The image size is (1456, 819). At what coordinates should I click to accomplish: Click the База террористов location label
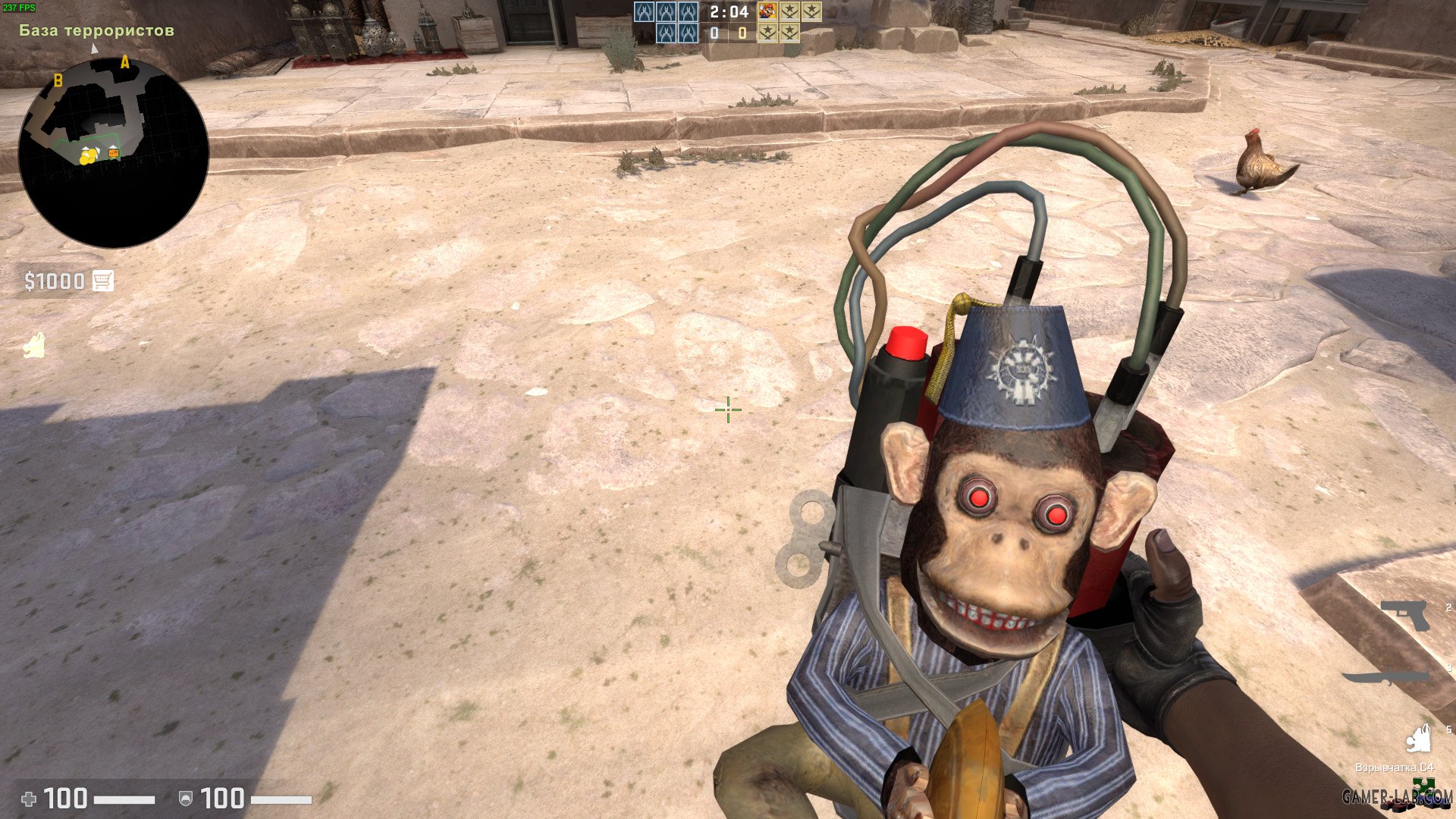(96, 31)
